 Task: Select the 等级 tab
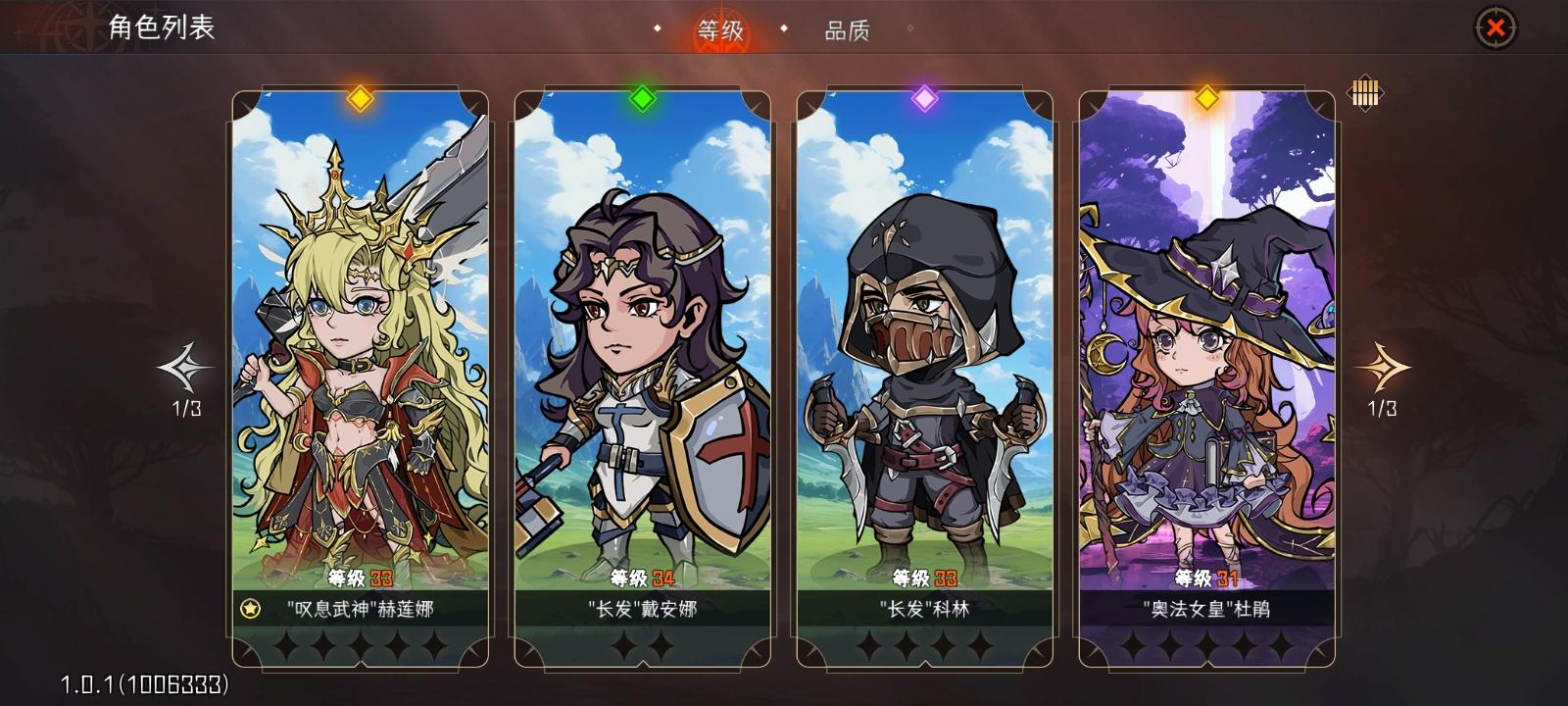coord(718,30)
